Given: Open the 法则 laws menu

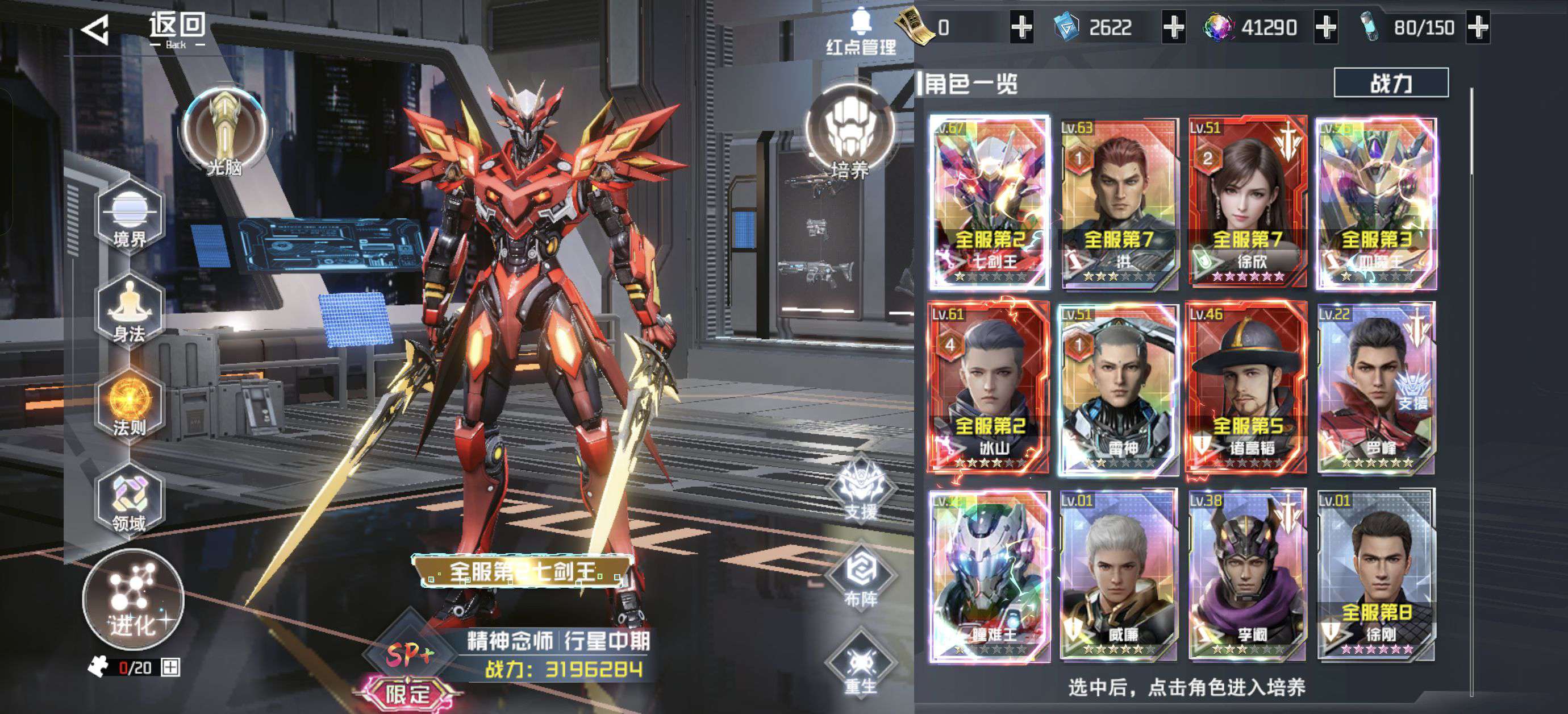Looking at the screenshot, I should point(130,405).
